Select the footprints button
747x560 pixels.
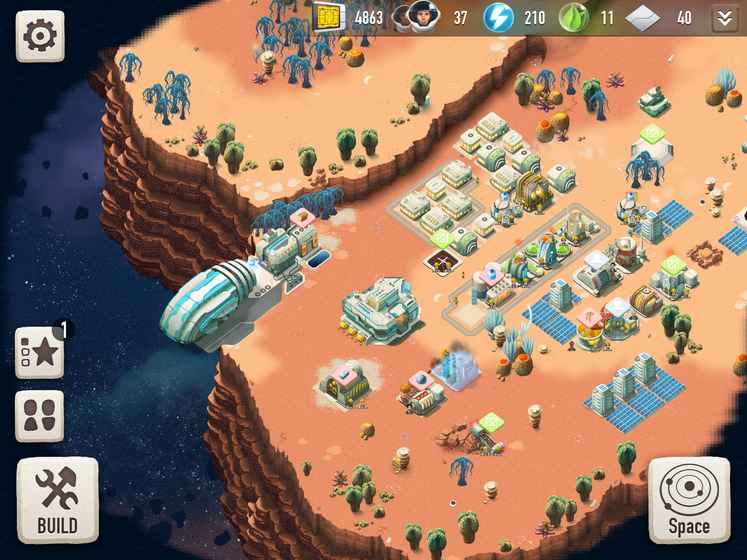point(39,416)
